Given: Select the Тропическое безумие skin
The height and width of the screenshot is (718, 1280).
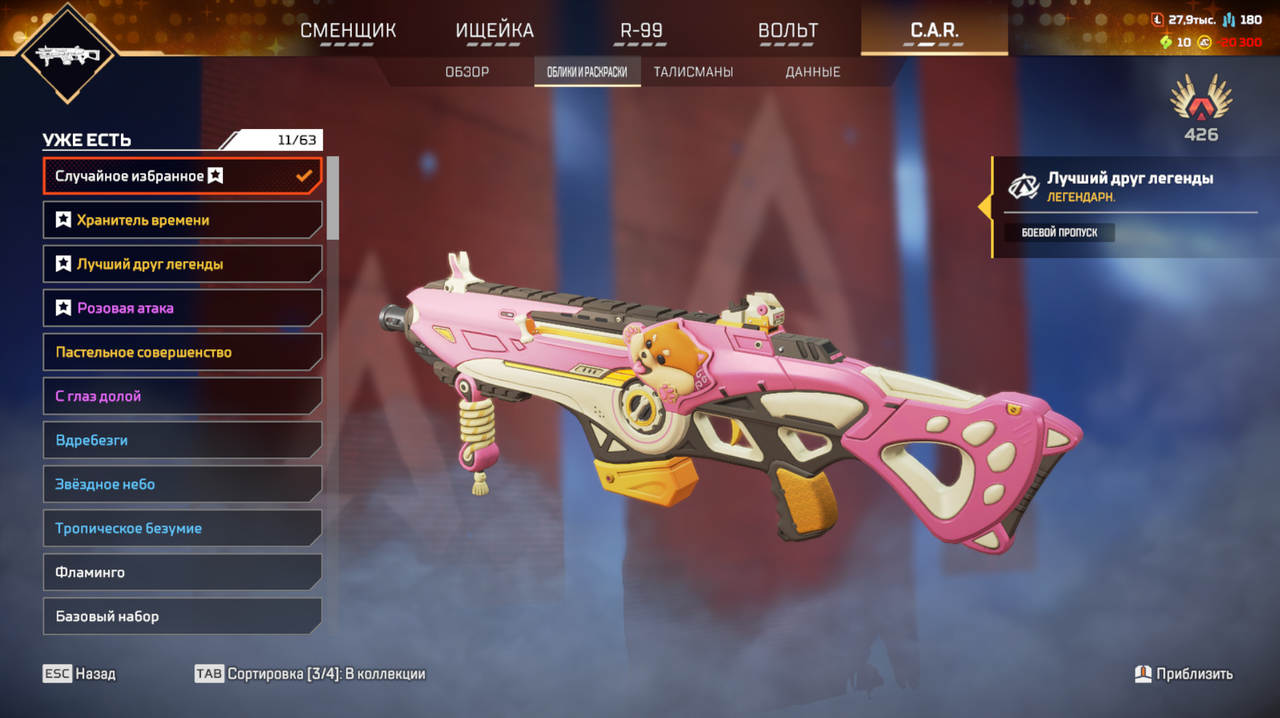Looking at the screenshot, I should [182, 528].
